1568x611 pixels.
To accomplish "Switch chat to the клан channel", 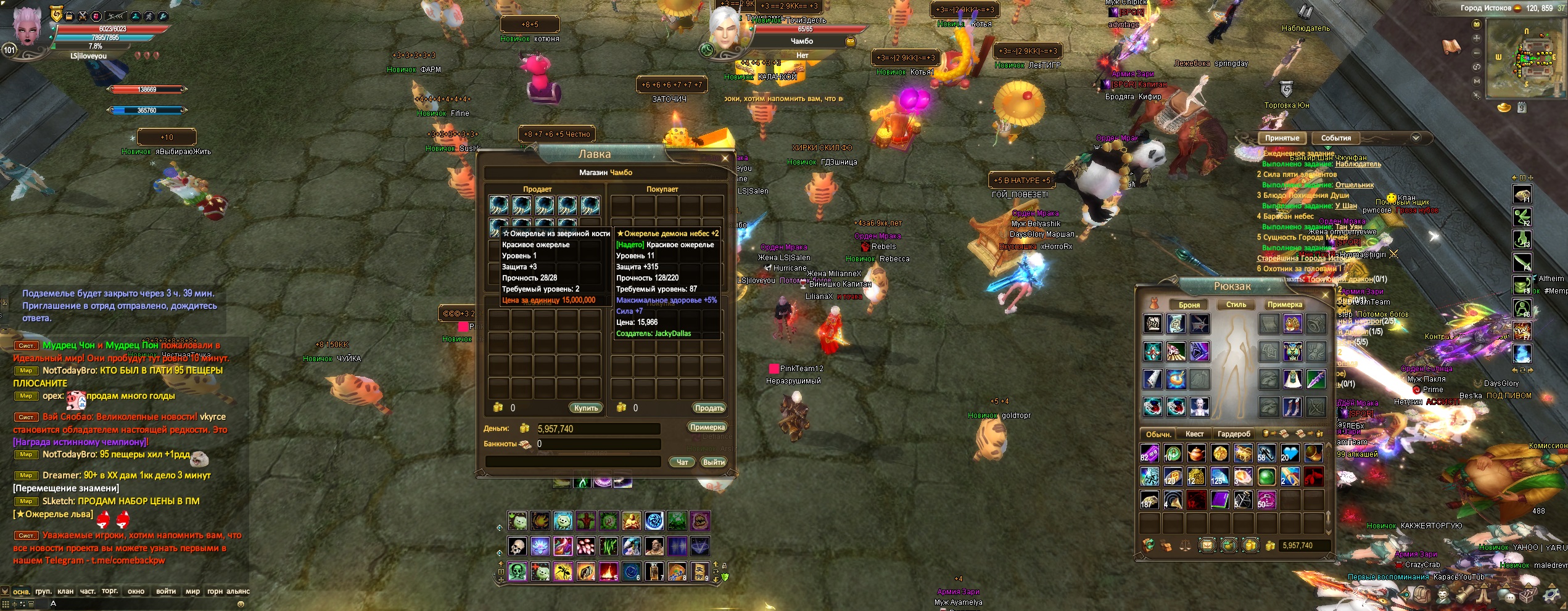I will tap(65, 591).
